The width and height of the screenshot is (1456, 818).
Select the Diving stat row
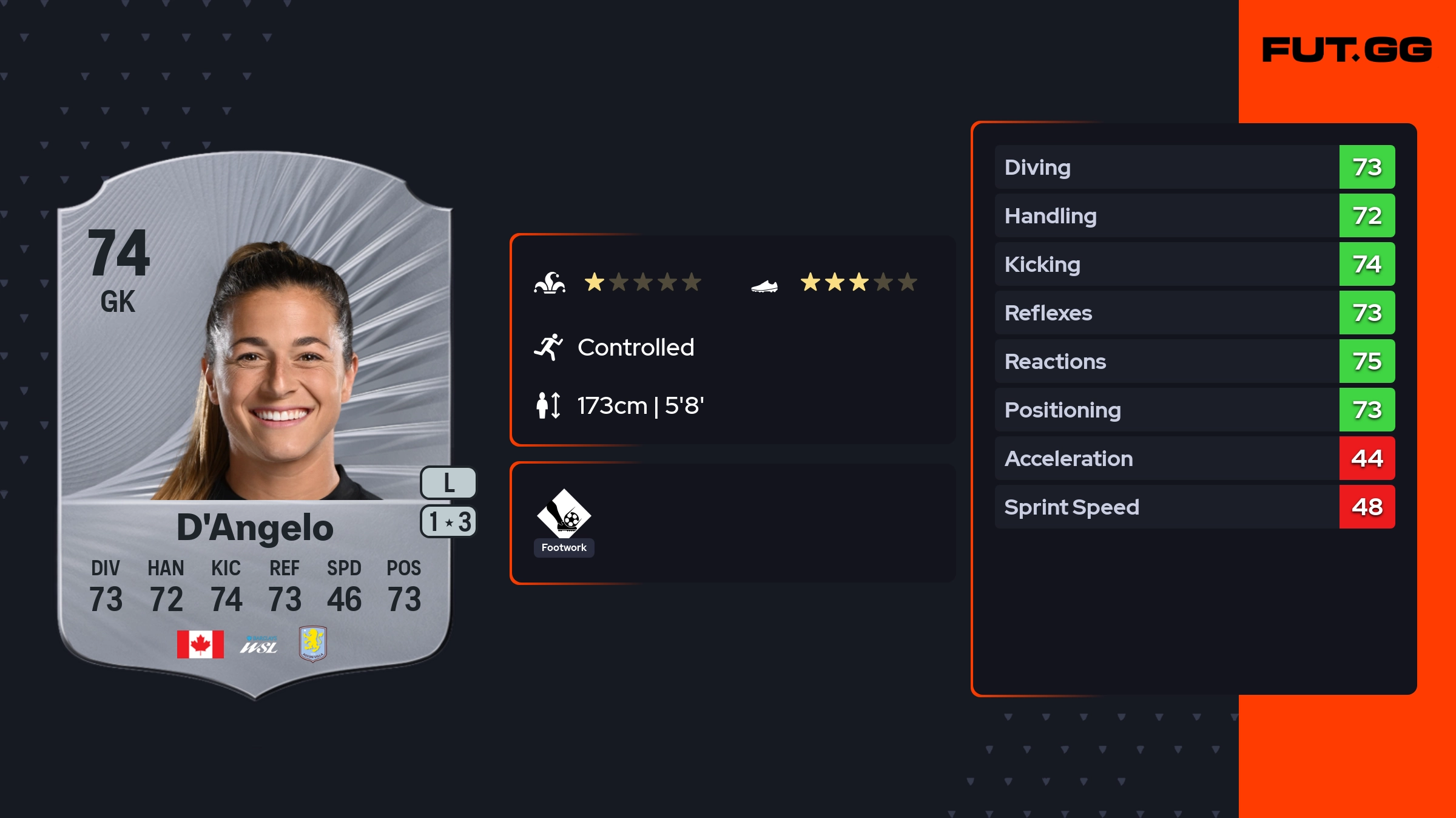pos(1194,167)
